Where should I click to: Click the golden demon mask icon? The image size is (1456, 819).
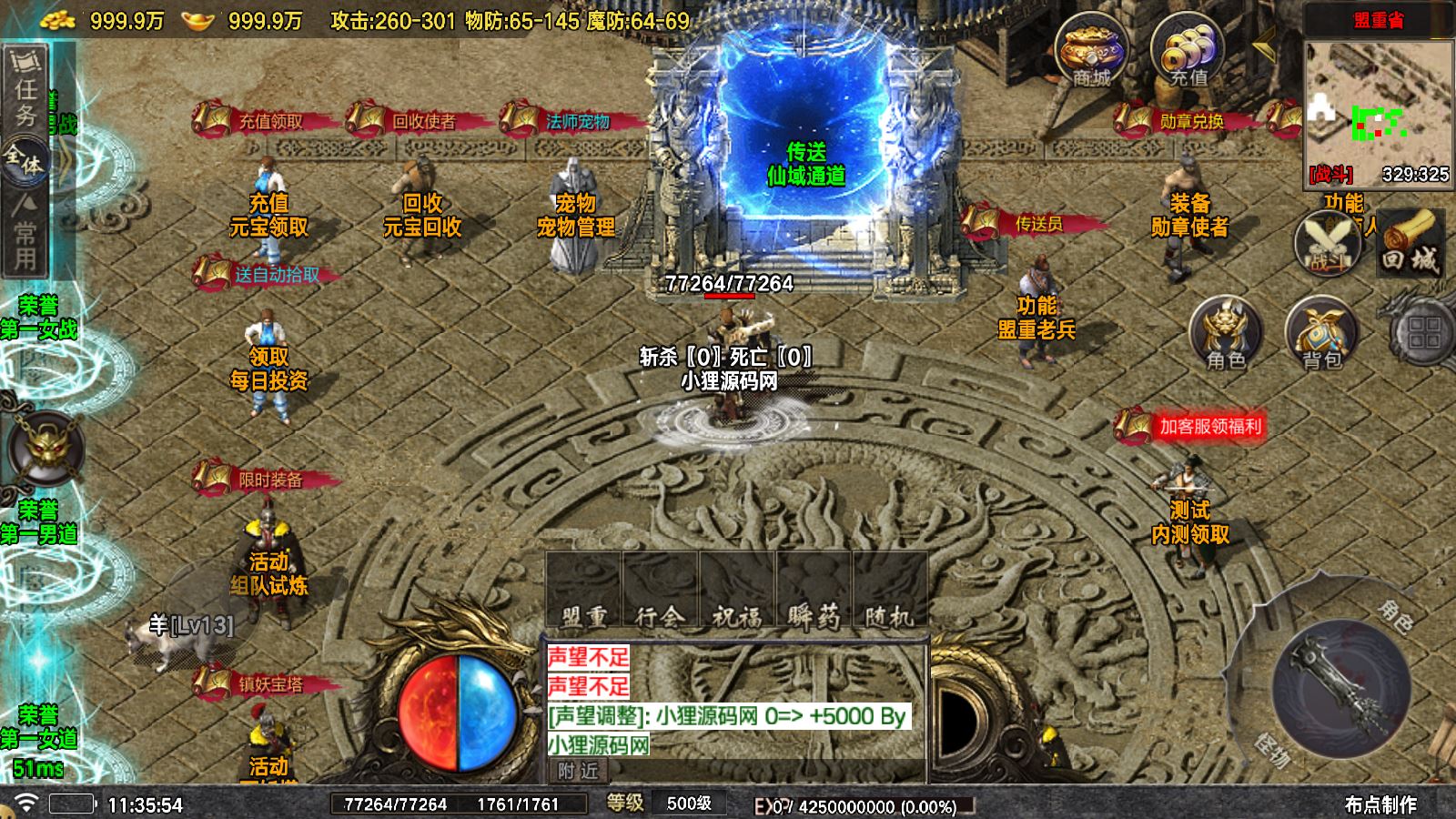(x=44, y=448)
